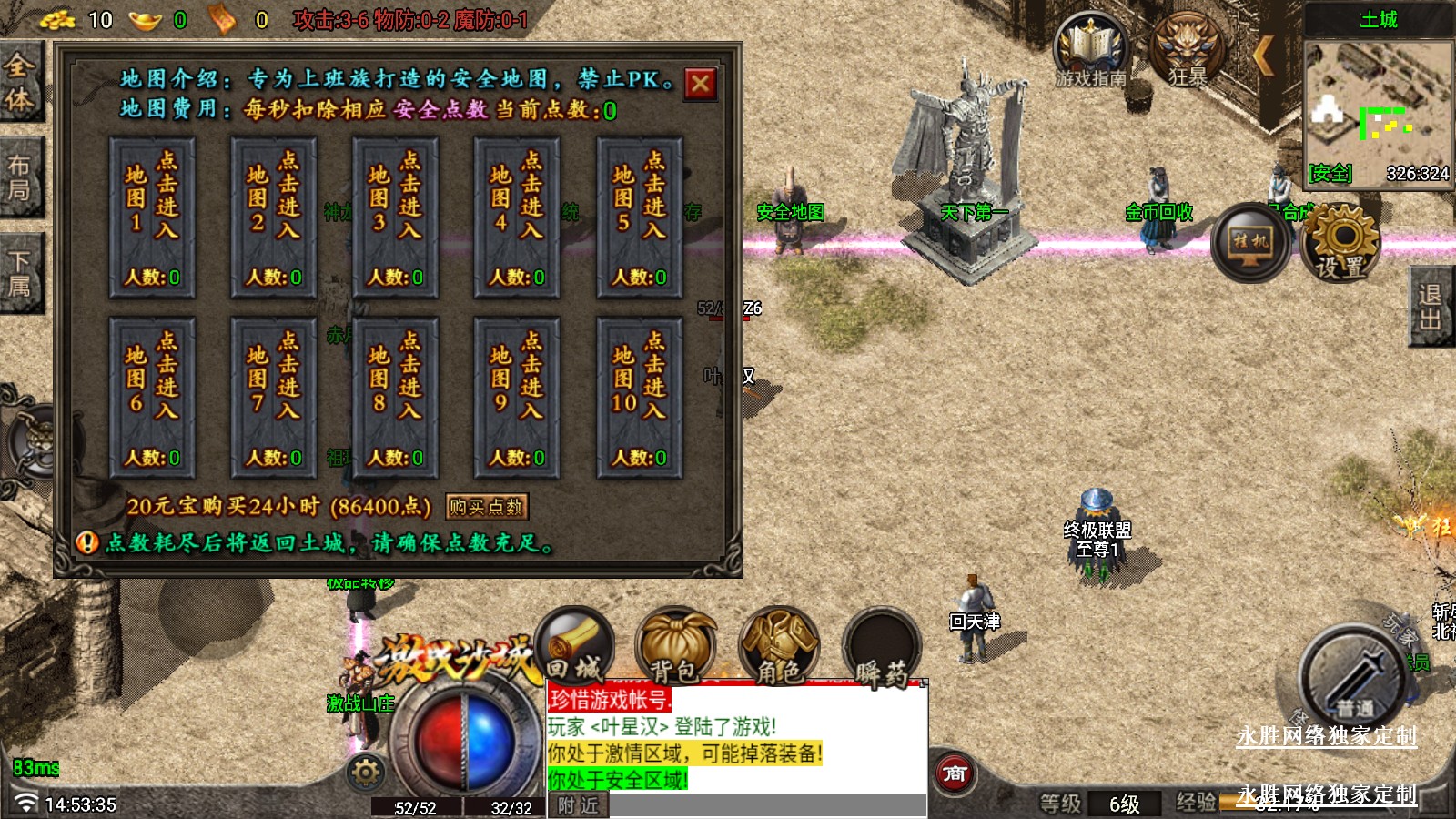Screen dimensions: 1456x819
Task: Open the 游戏指南 game guide
Action: coord(1090,50)
